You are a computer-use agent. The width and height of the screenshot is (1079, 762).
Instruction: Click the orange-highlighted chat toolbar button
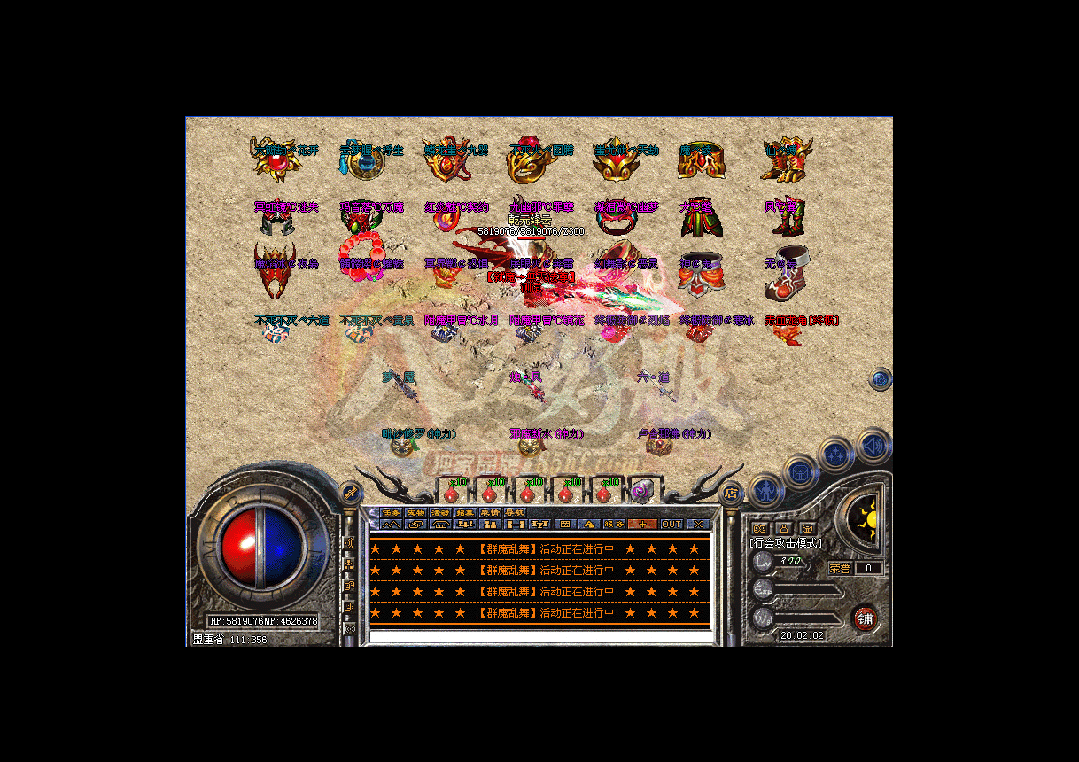click(x=643, y=524)
